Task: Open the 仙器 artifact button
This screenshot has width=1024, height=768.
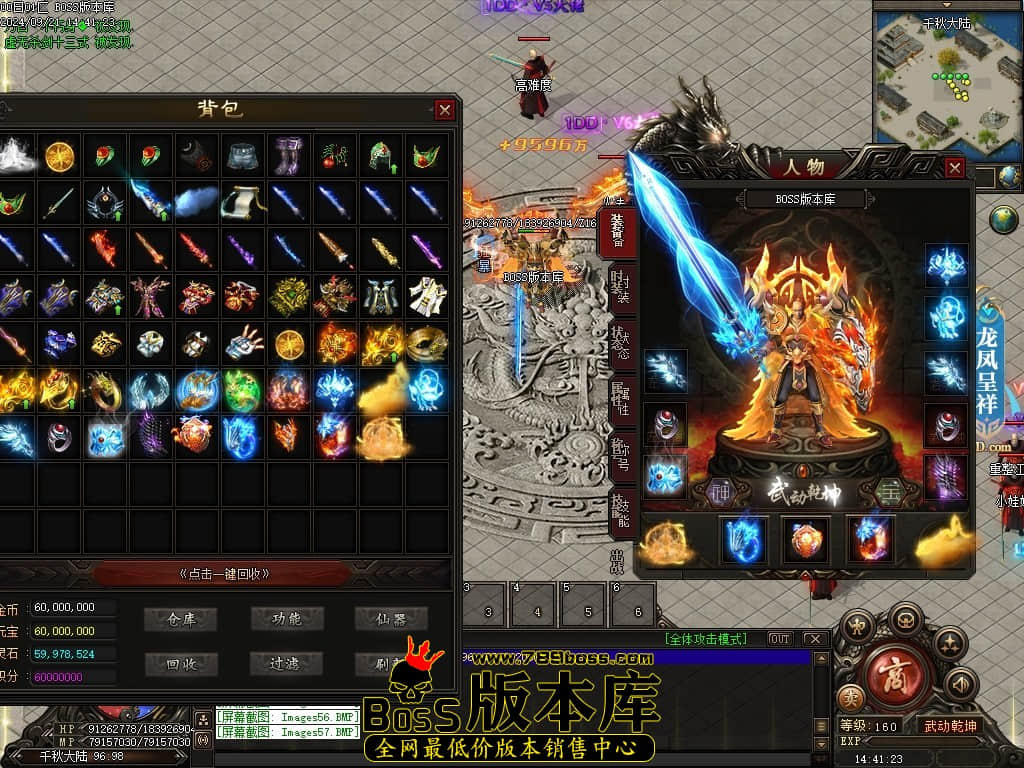Action: 391,619
